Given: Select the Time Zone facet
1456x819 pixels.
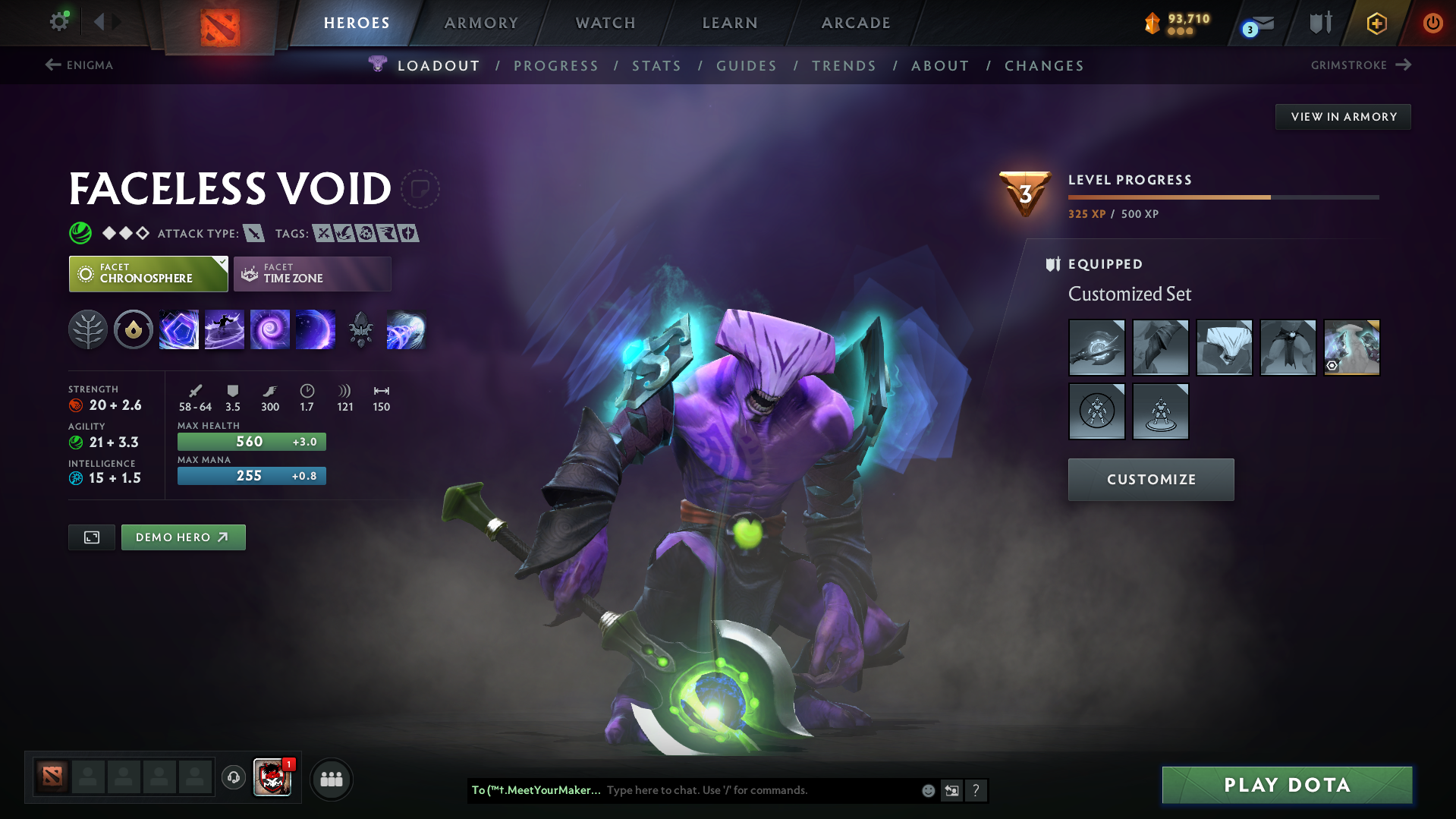Looking at the screenshot, I should point(313,273).
